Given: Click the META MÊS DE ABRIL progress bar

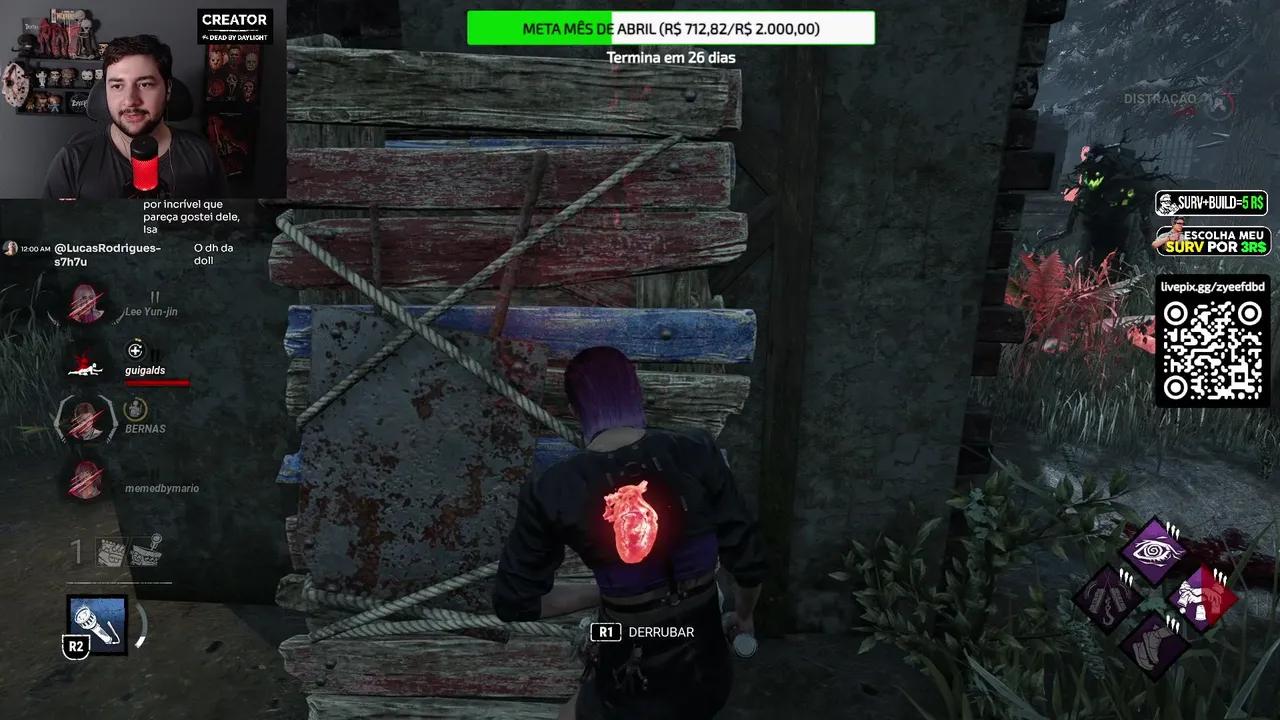Looking at the screenshot, I should coord(670,28).
